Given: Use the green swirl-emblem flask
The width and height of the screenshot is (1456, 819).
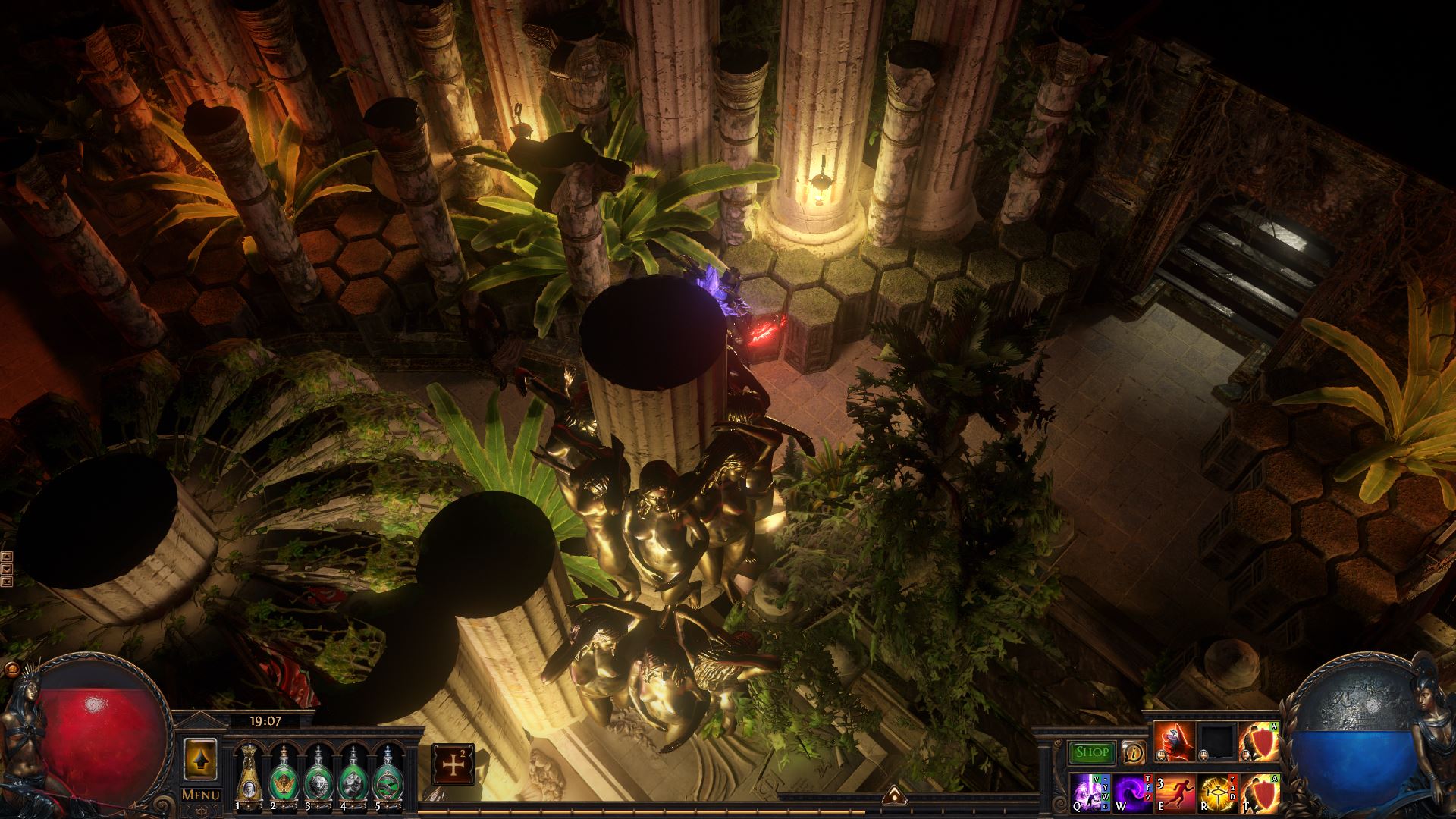Looking at the screenshot, I should pos(387,775).
